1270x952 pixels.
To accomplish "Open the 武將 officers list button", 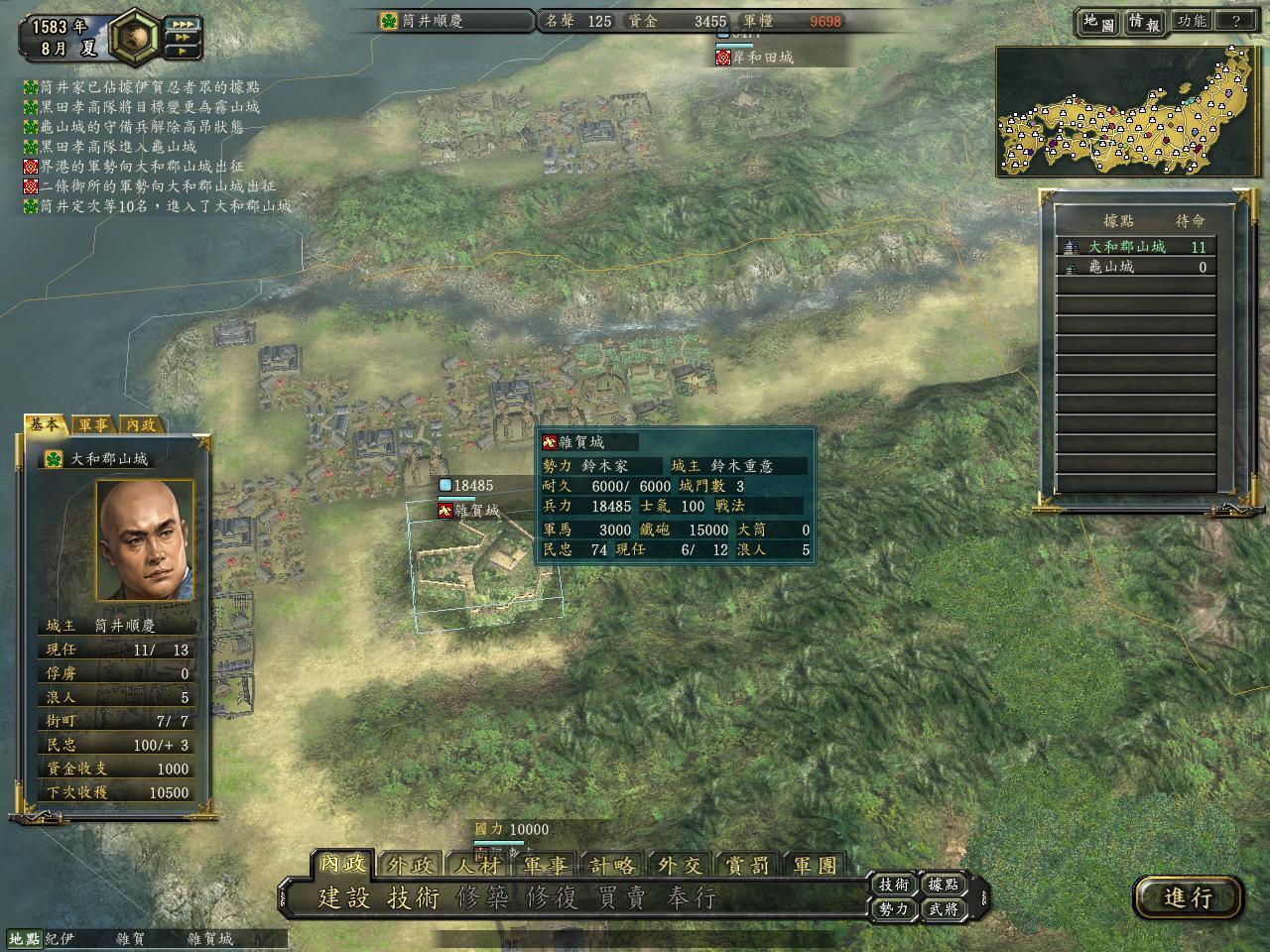I will coord(944,908).
